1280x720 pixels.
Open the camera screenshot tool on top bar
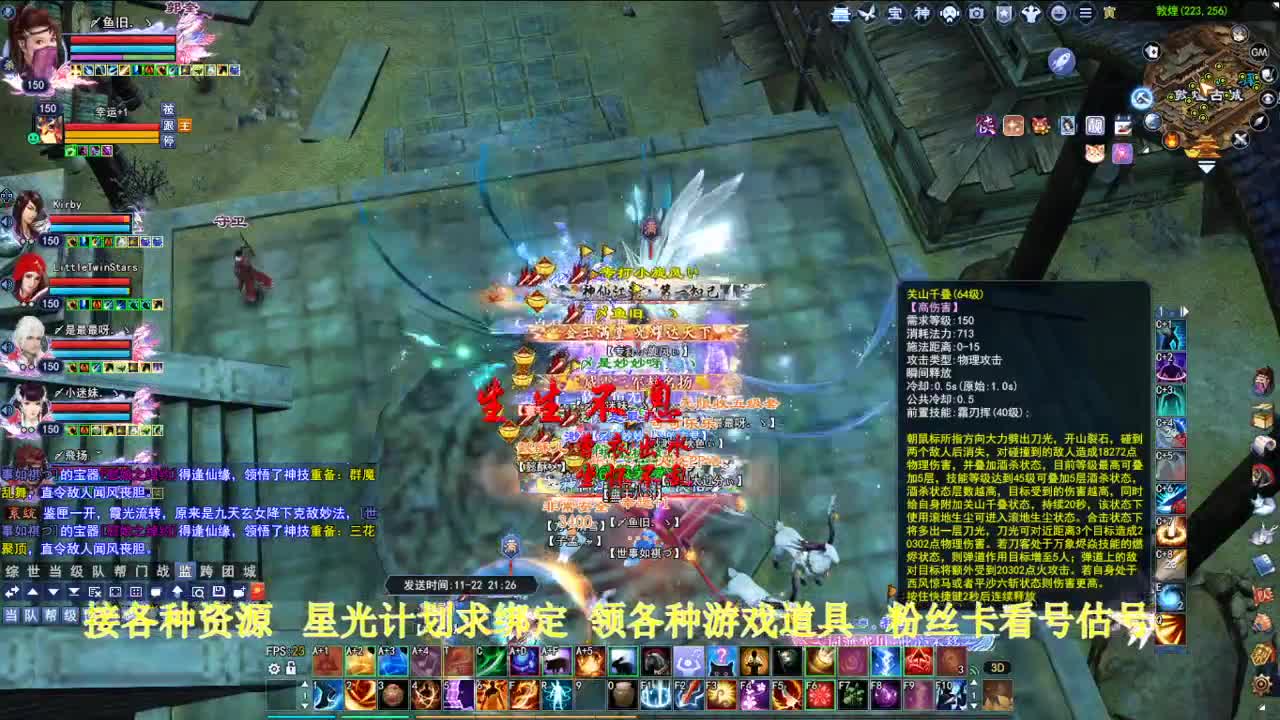(976, 13)
